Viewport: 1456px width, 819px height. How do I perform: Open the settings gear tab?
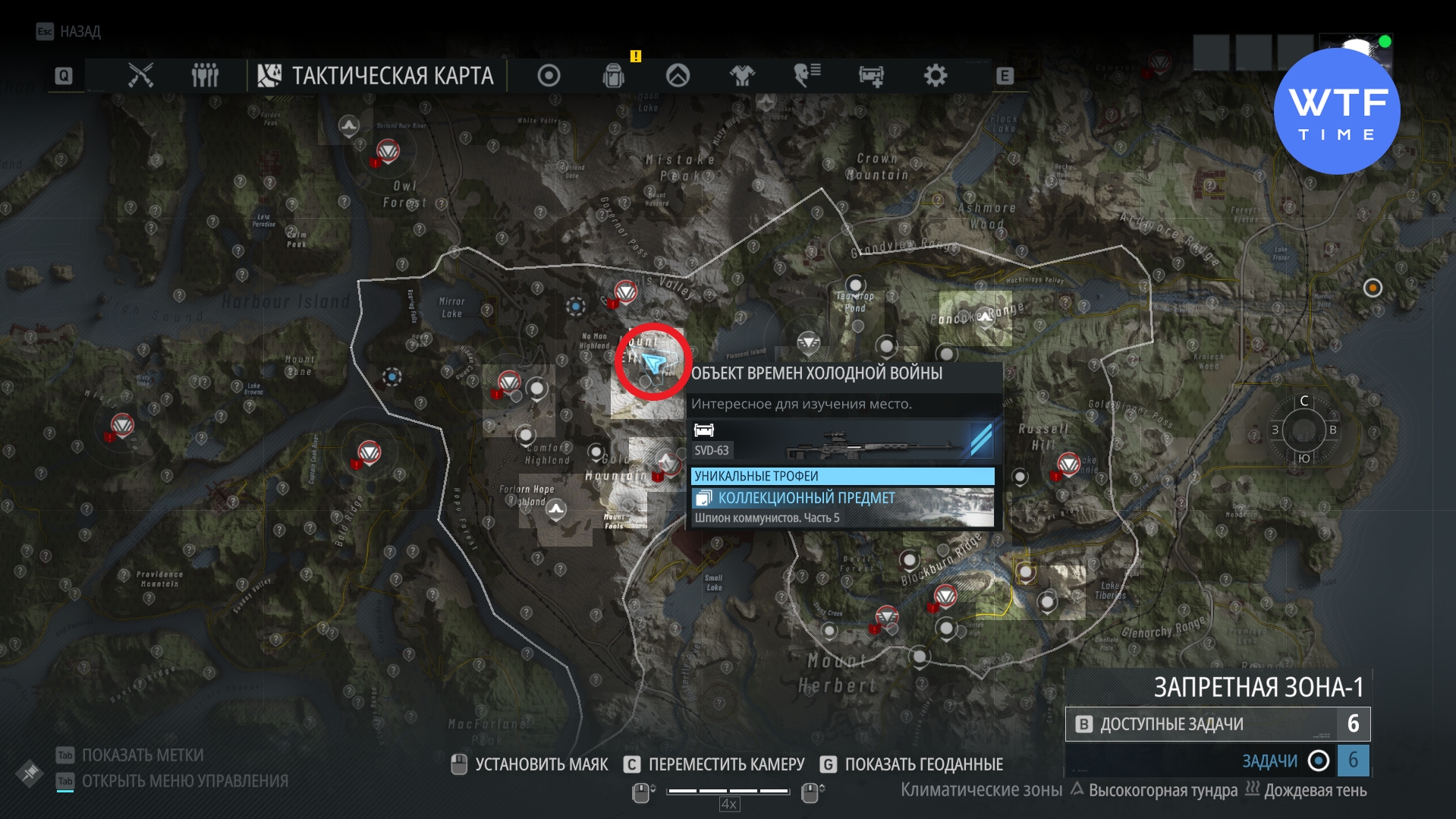(936, 76)
